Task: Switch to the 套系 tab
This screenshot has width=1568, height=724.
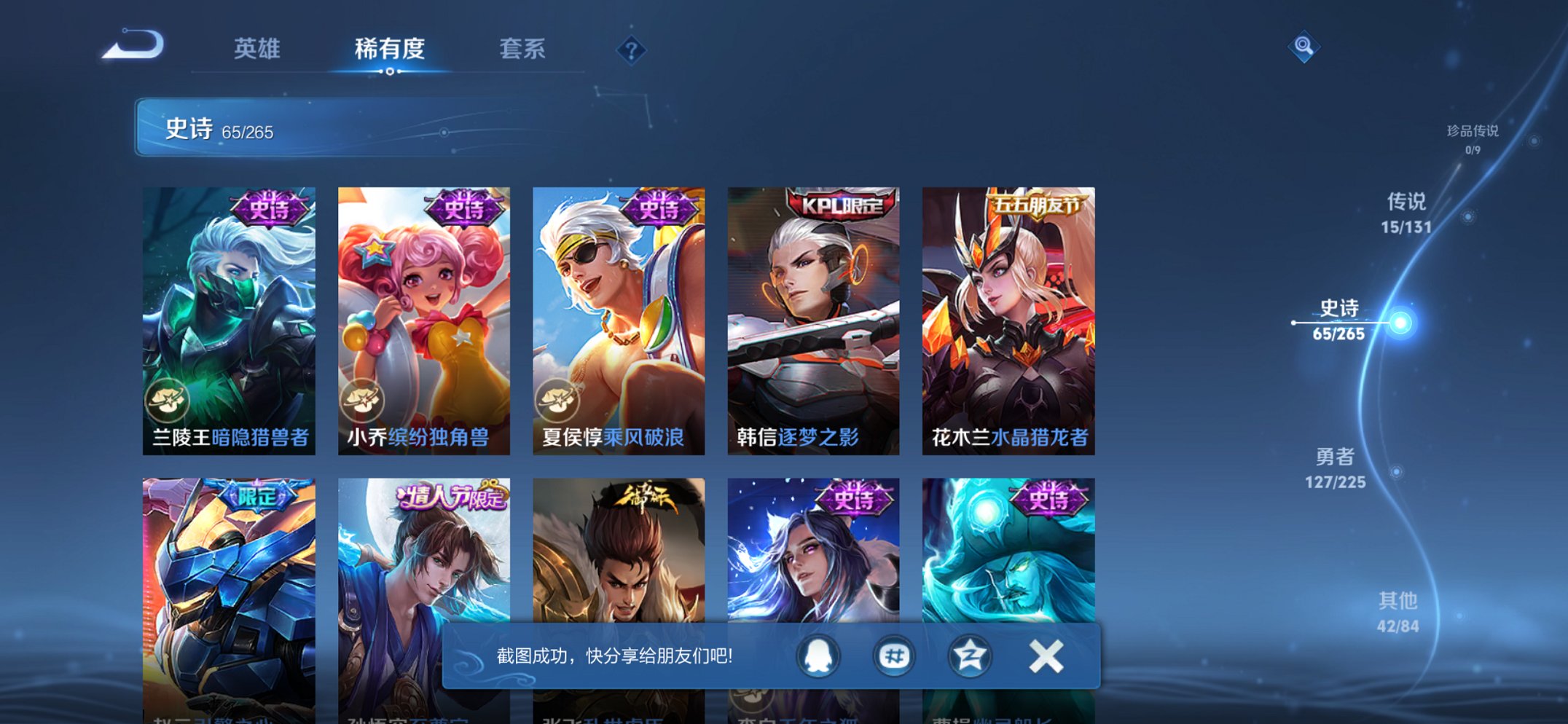Action: click(523, 50)
